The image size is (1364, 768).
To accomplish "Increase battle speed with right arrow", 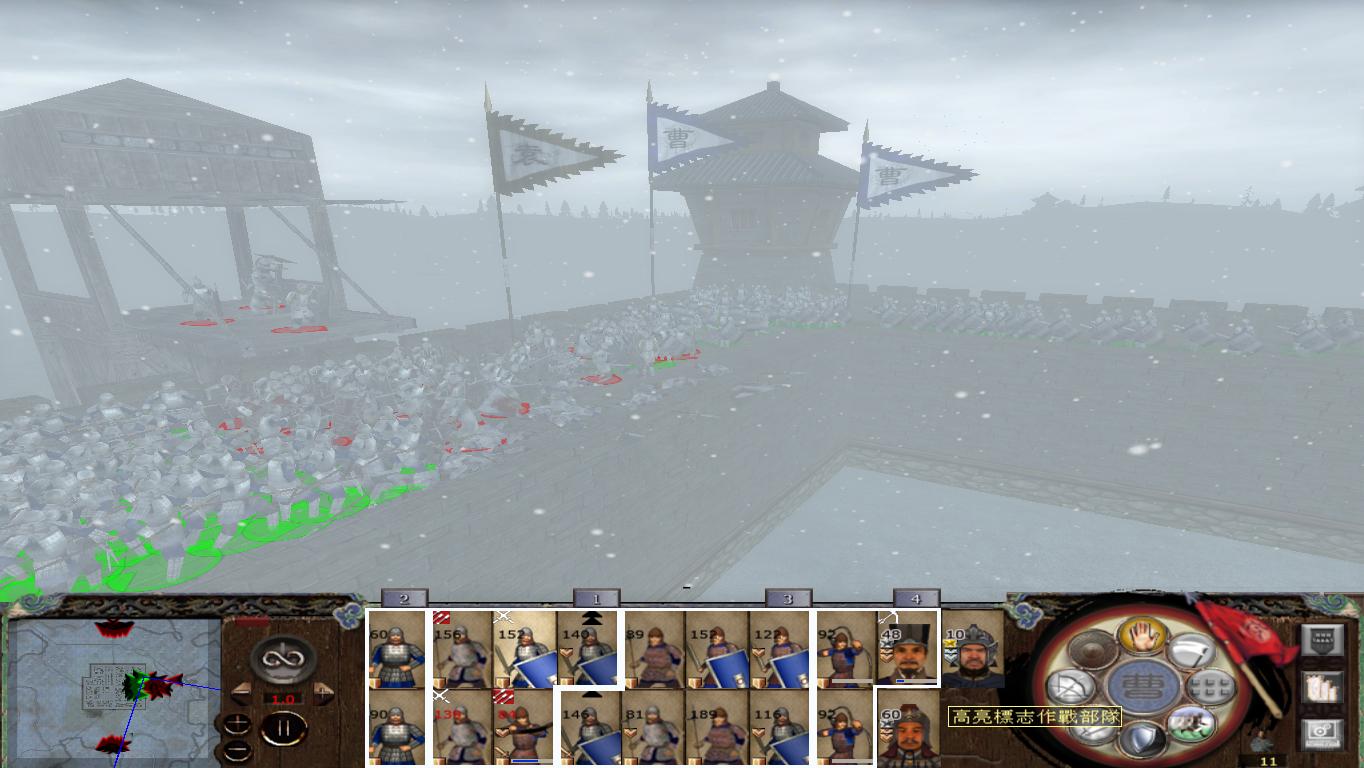I will tap(324, 692).
